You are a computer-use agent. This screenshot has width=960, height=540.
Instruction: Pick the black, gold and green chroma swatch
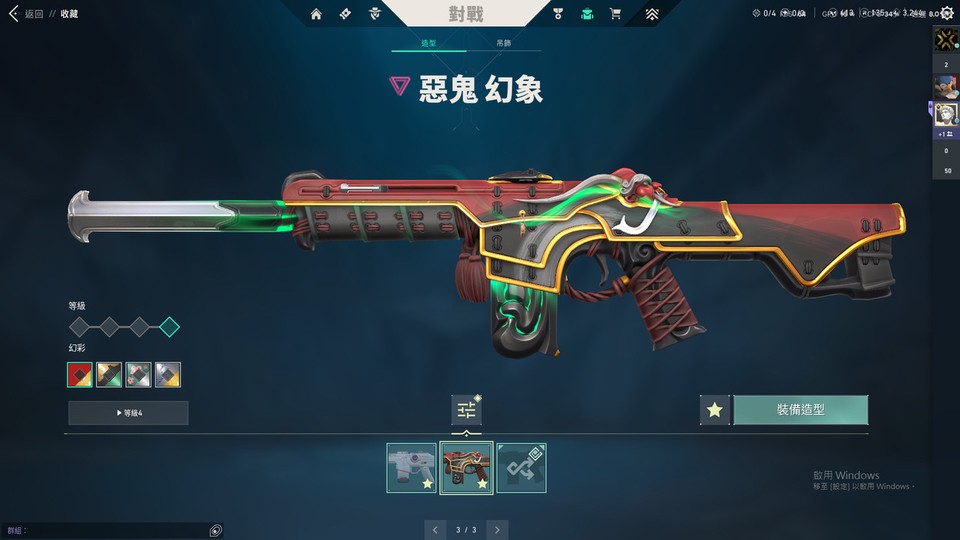tap(109, 375)
